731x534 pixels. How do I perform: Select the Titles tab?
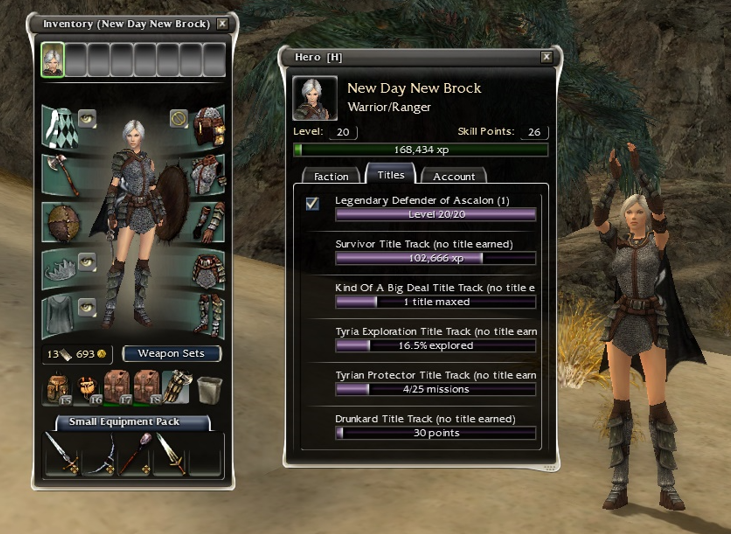(x=390, y=175)
